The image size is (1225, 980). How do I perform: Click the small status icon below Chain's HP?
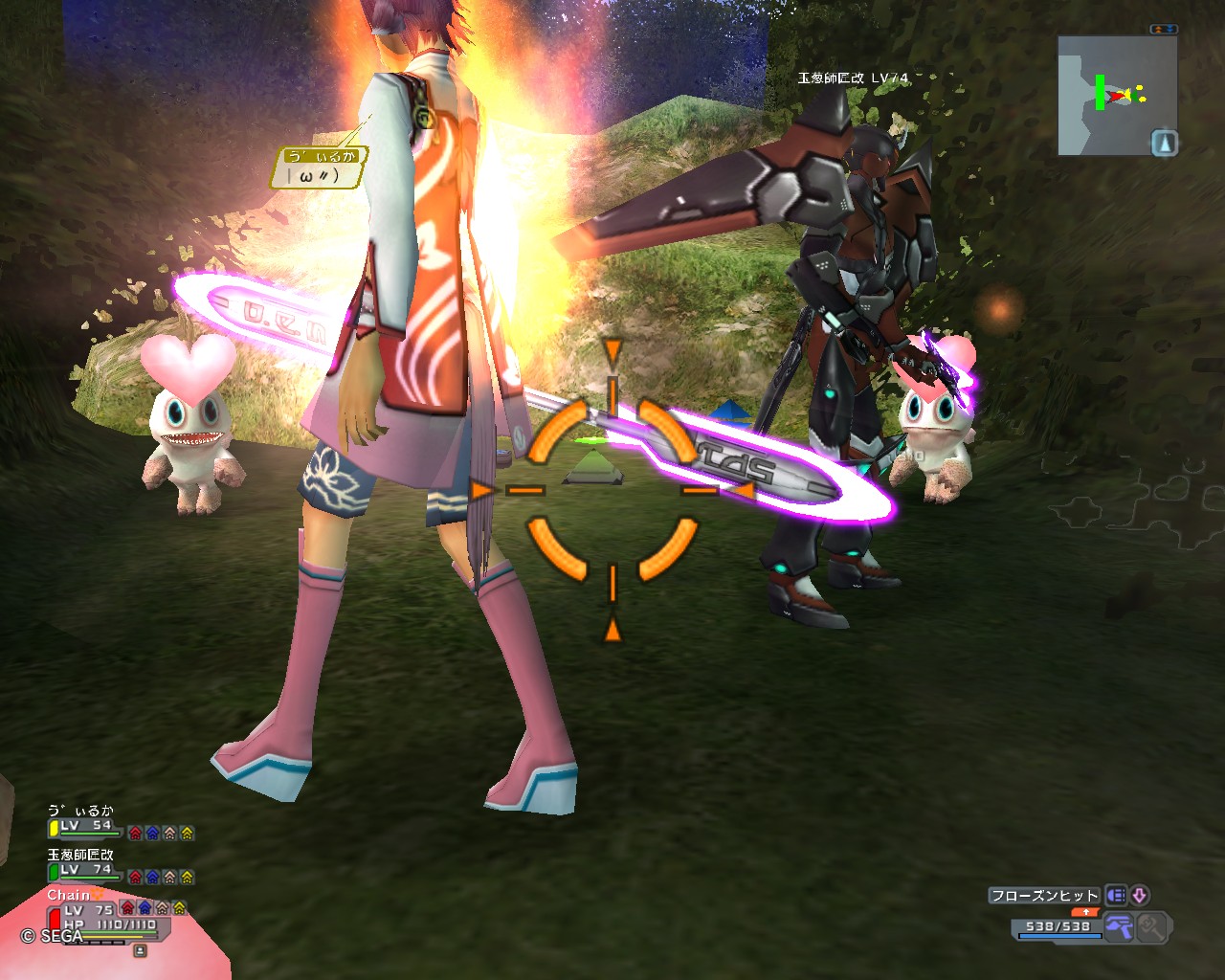(140, 950)
